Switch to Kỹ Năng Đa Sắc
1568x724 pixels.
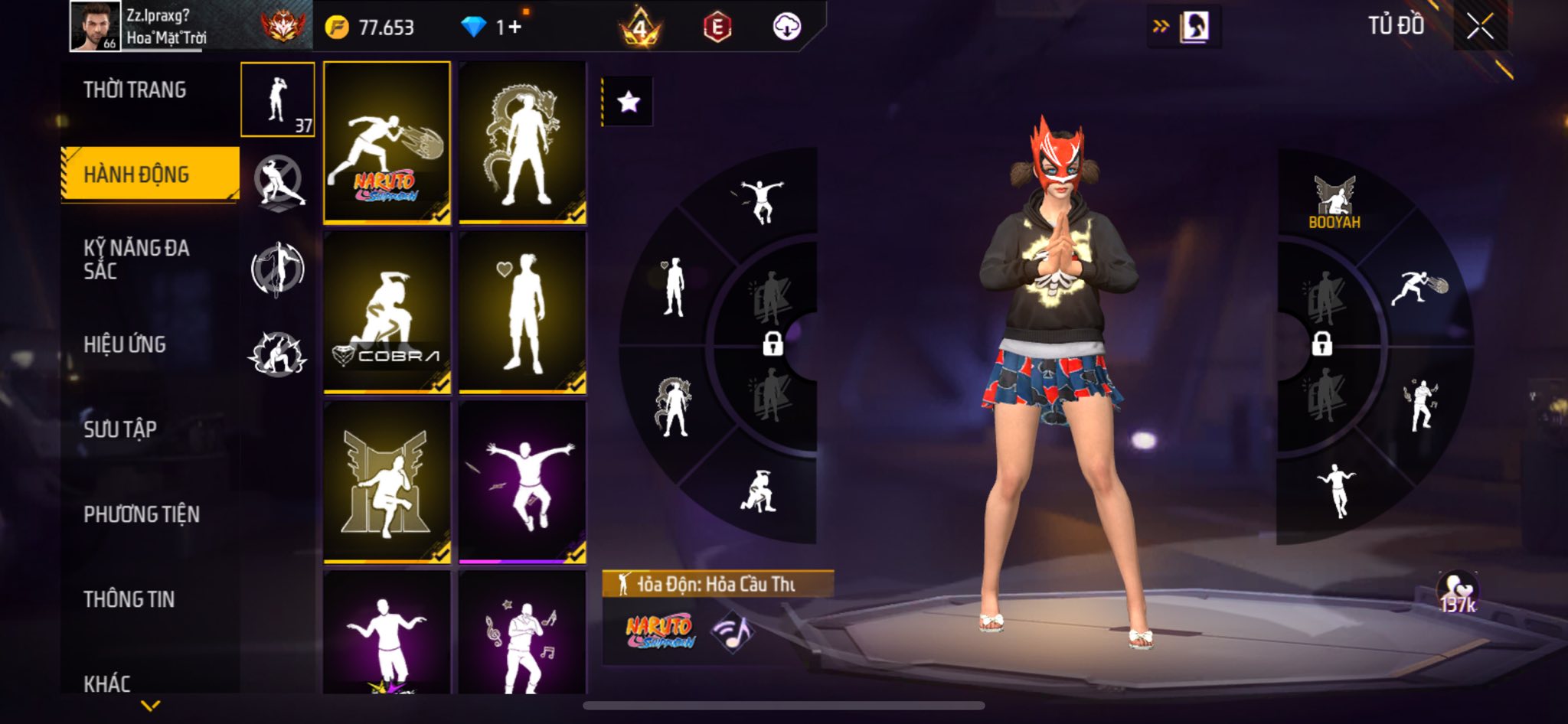tap(136, 259)
